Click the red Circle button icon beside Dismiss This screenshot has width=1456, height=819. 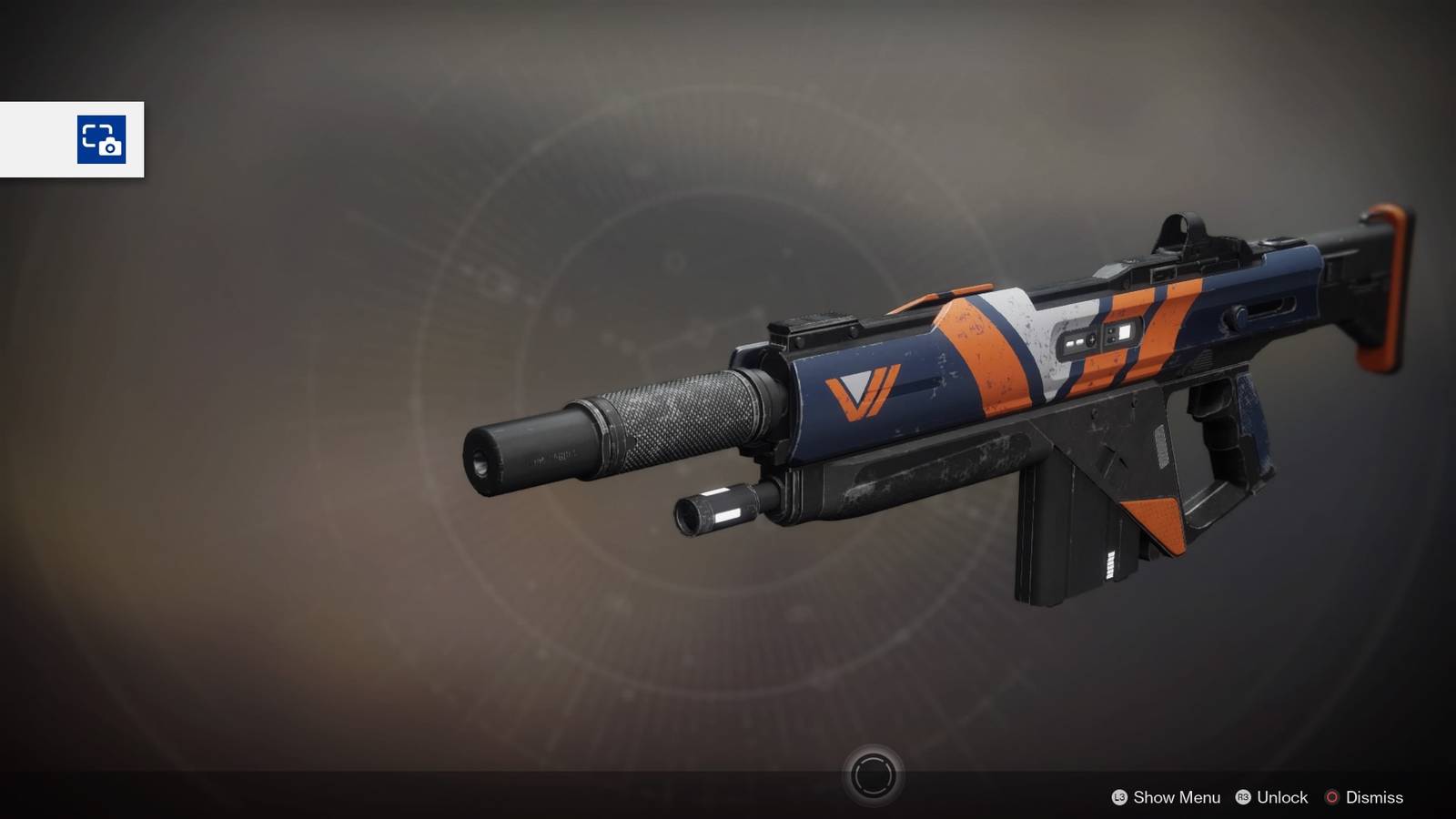click(x=1334, y=798)
